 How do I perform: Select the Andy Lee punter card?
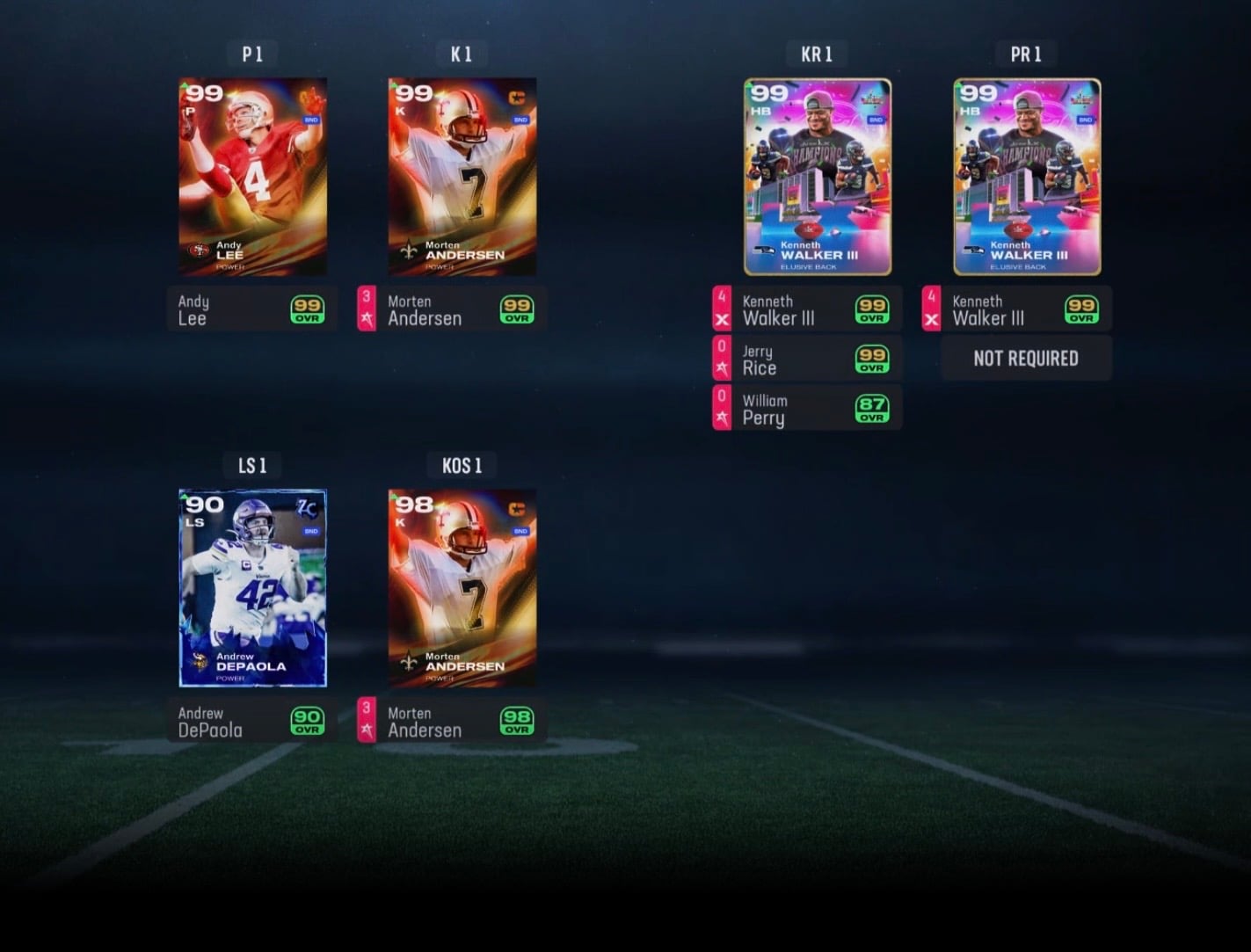[252, 177]
